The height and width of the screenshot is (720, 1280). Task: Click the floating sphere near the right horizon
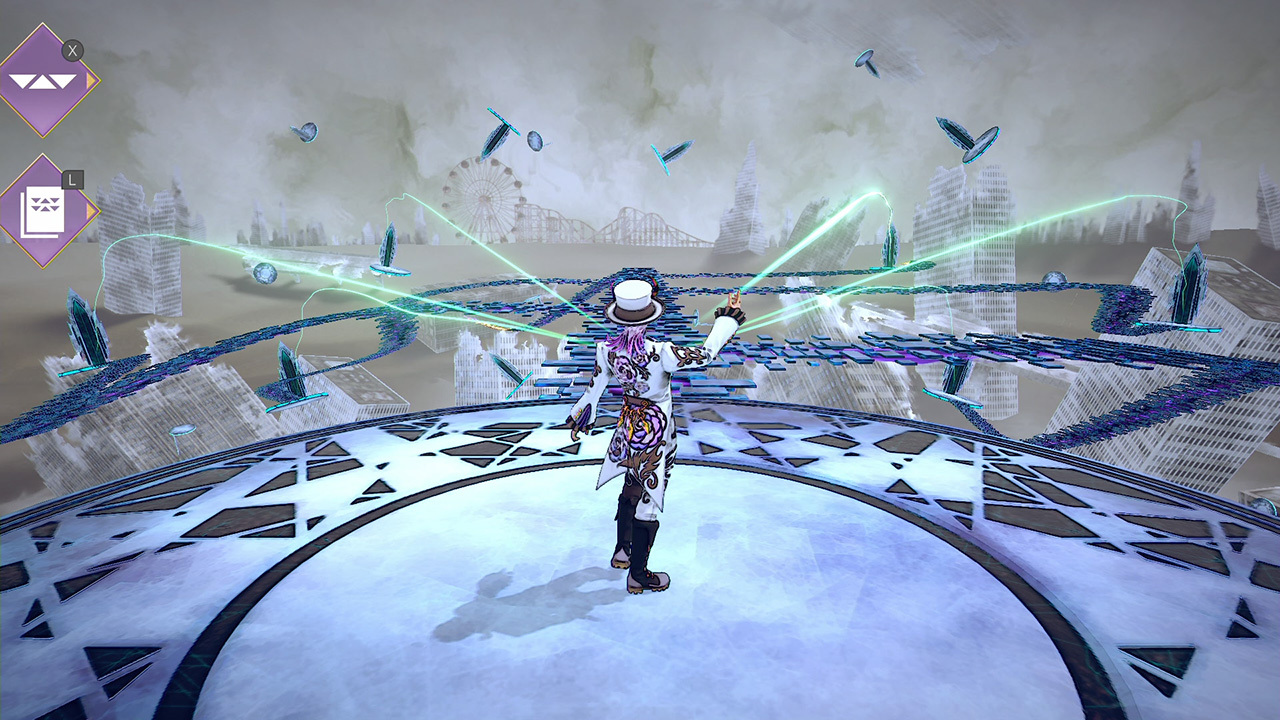1055,277
